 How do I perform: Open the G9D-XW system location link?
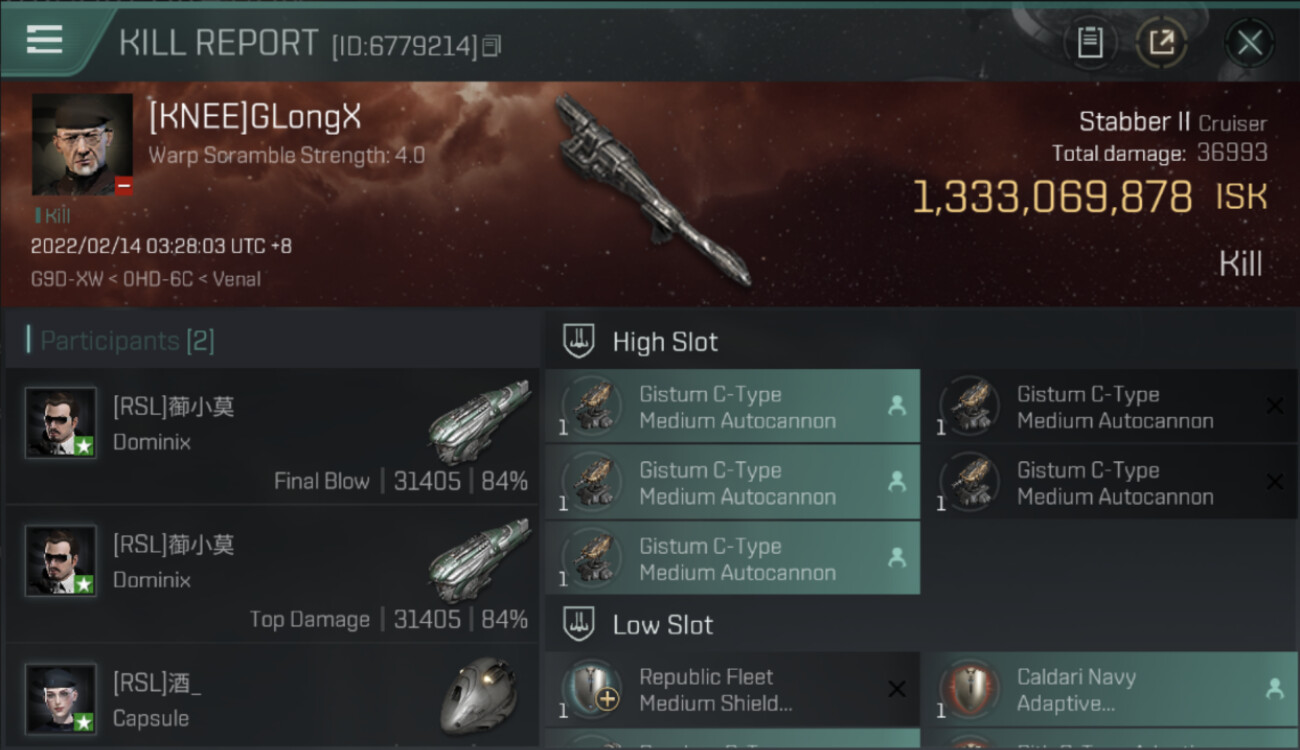(x=60, y=279)
